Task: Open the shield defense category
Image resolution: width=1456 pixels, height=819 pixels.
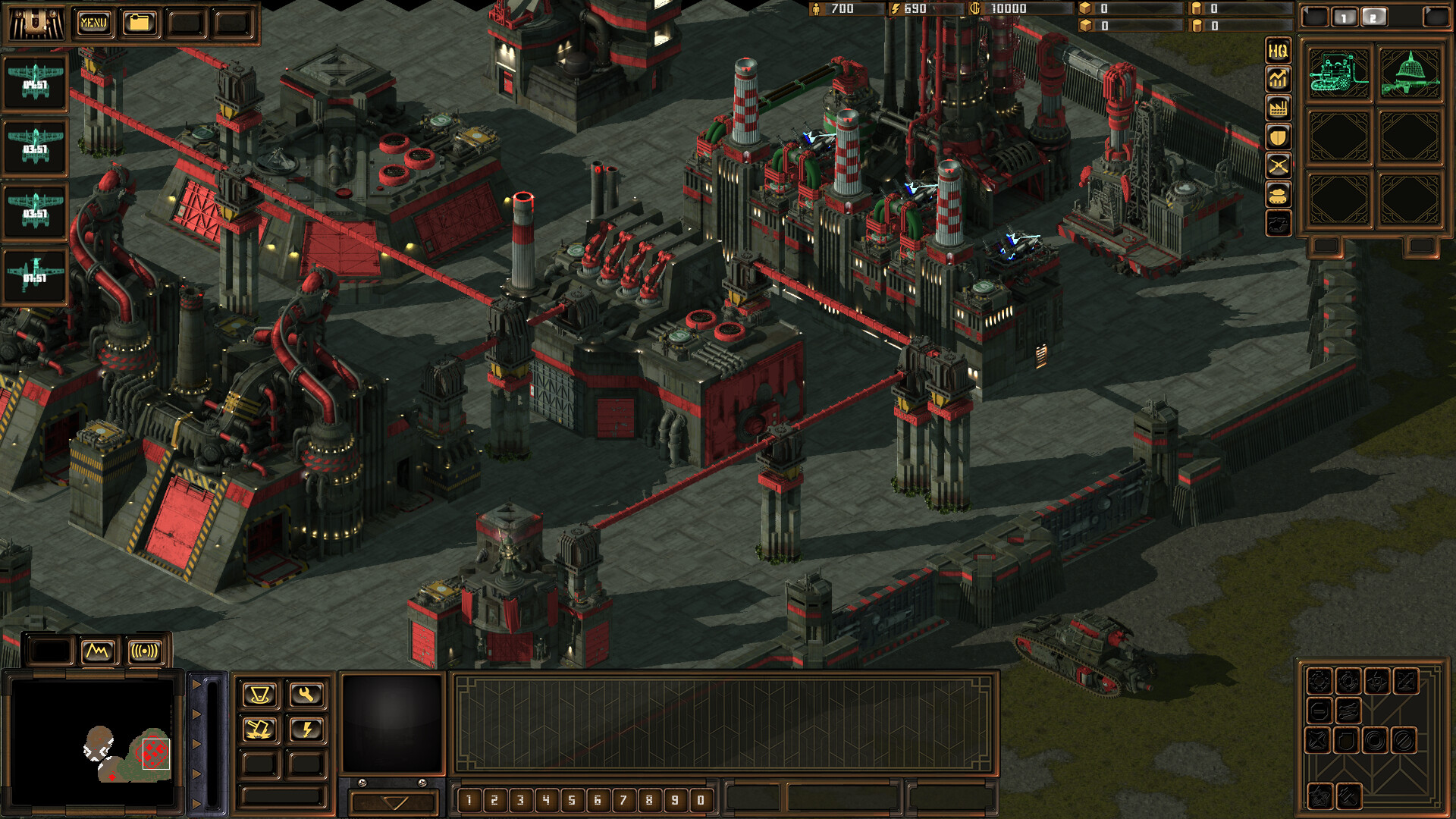Action: [x=1278, y=136]
